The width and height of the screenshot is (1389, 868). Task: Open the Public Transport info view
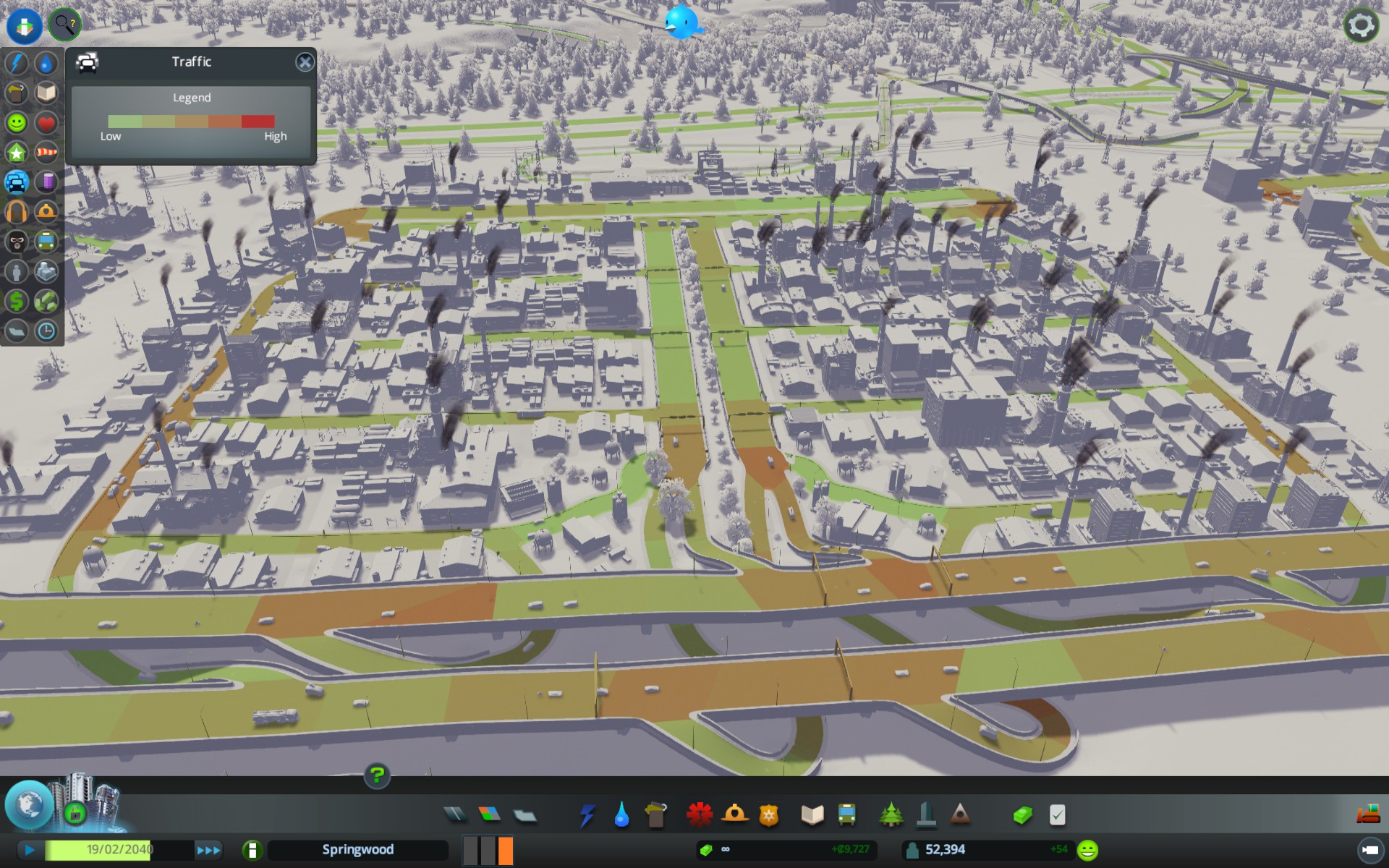click(x=46, y=242)
